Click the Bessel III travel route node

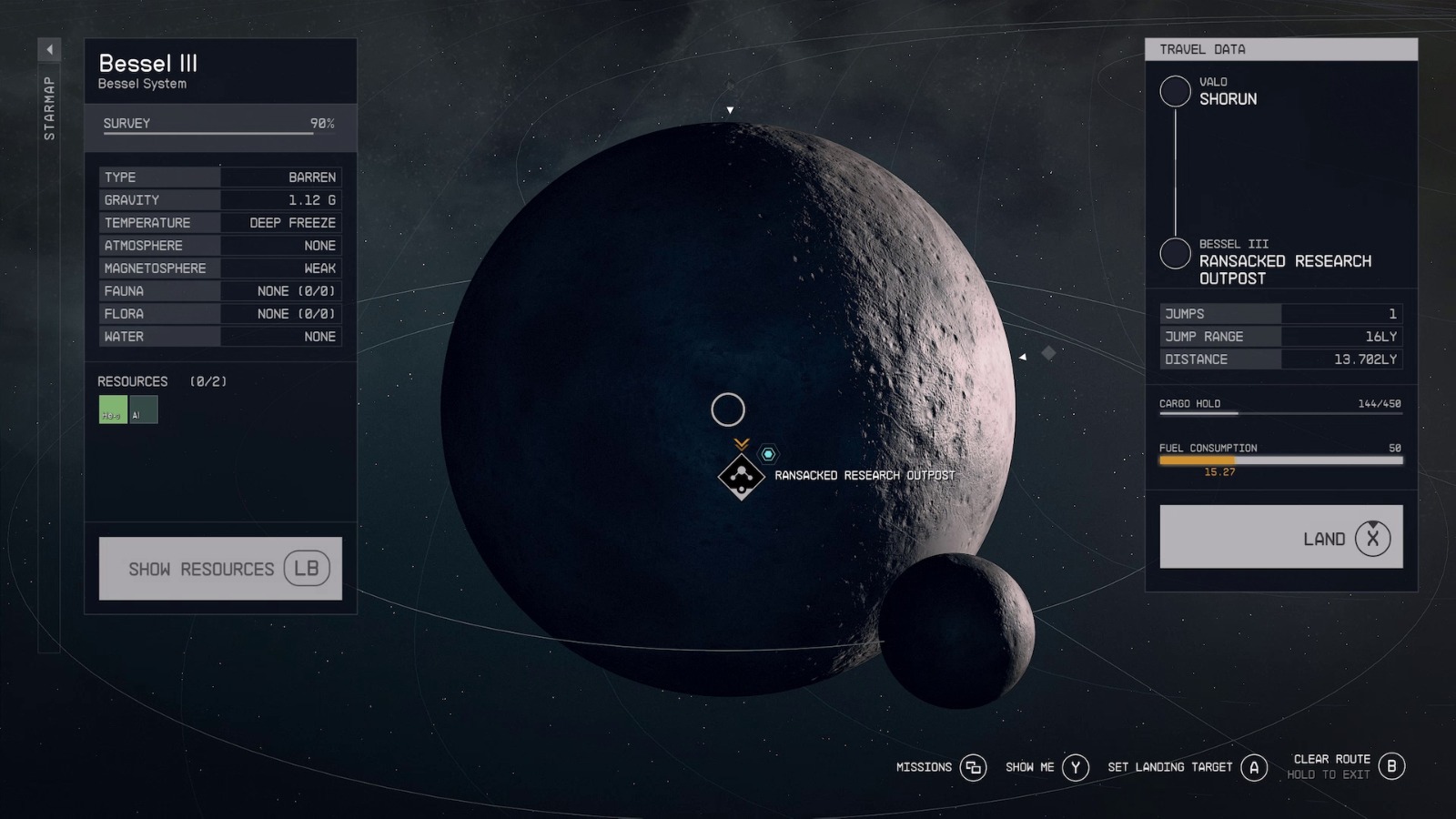pyautogui.click(x=1175, y=252)
